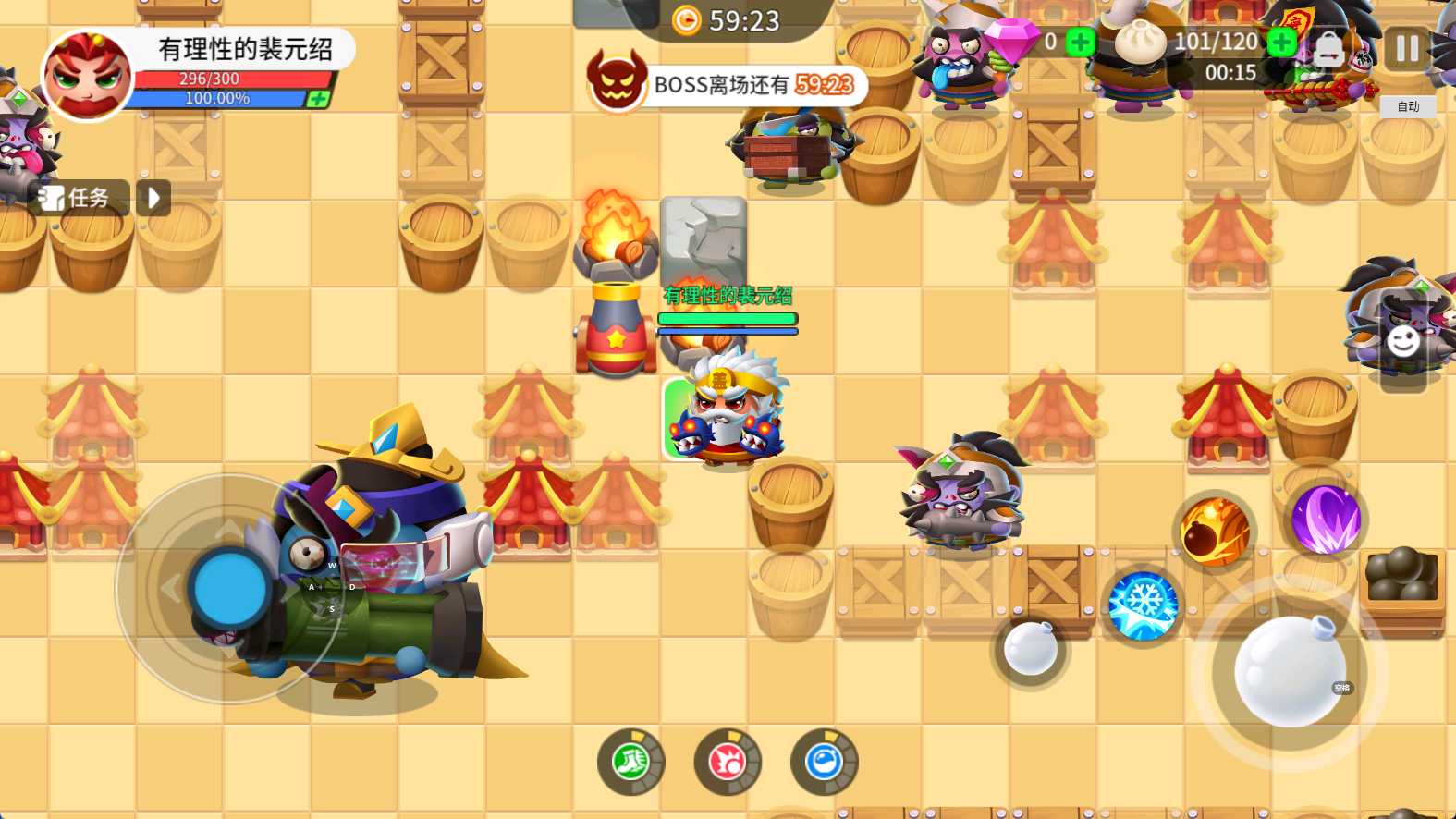Image resolution: width=1456 pixels, height=819 pixels.
Task: Open the smiley emote menu
Action: 1403,341
